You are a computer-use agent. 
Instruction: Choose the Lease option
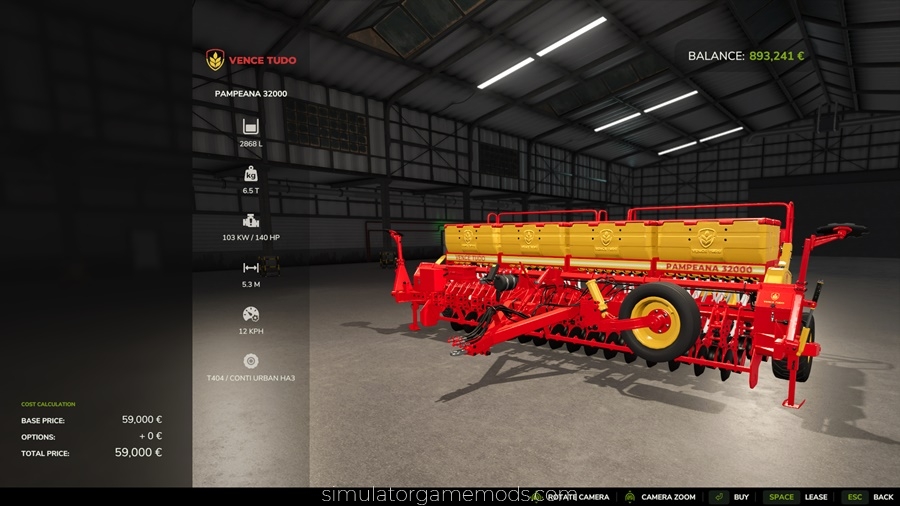point(816,497)
